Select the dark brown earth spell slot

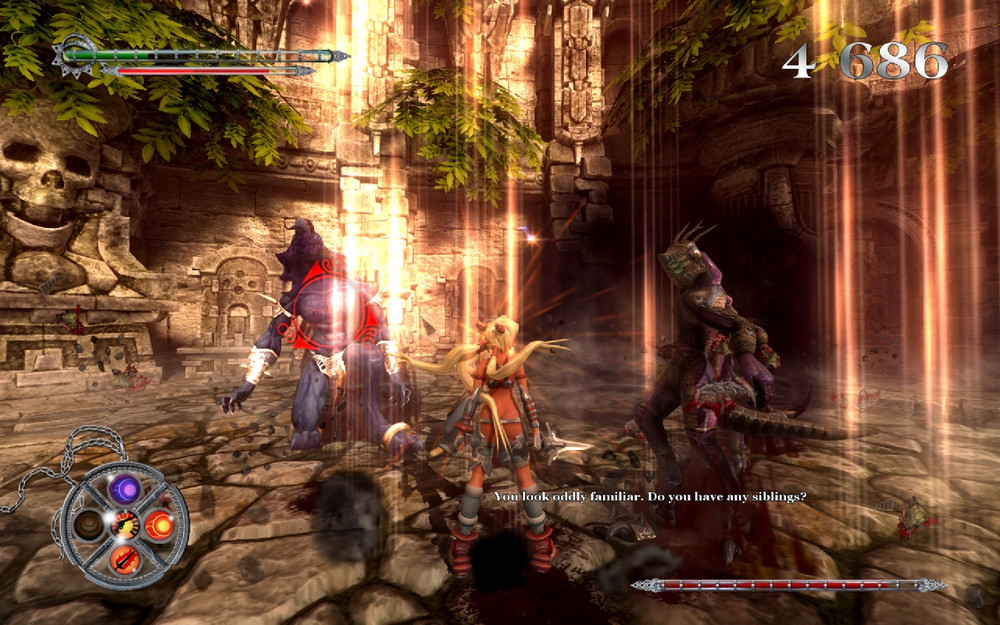pyautogui.click(x=90, y=525)
